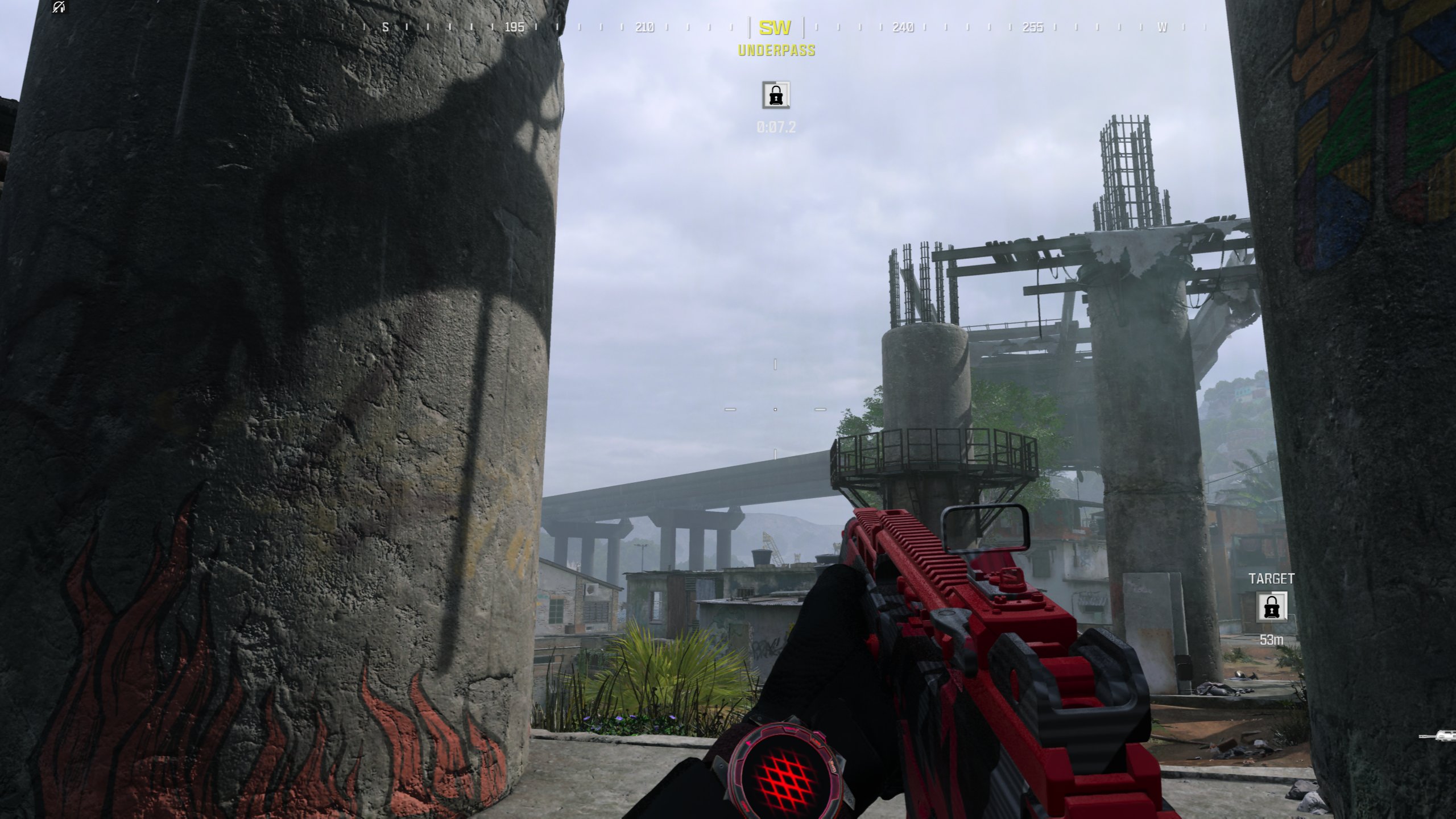Click the 240 bearing tick on the compass slider

904,27
